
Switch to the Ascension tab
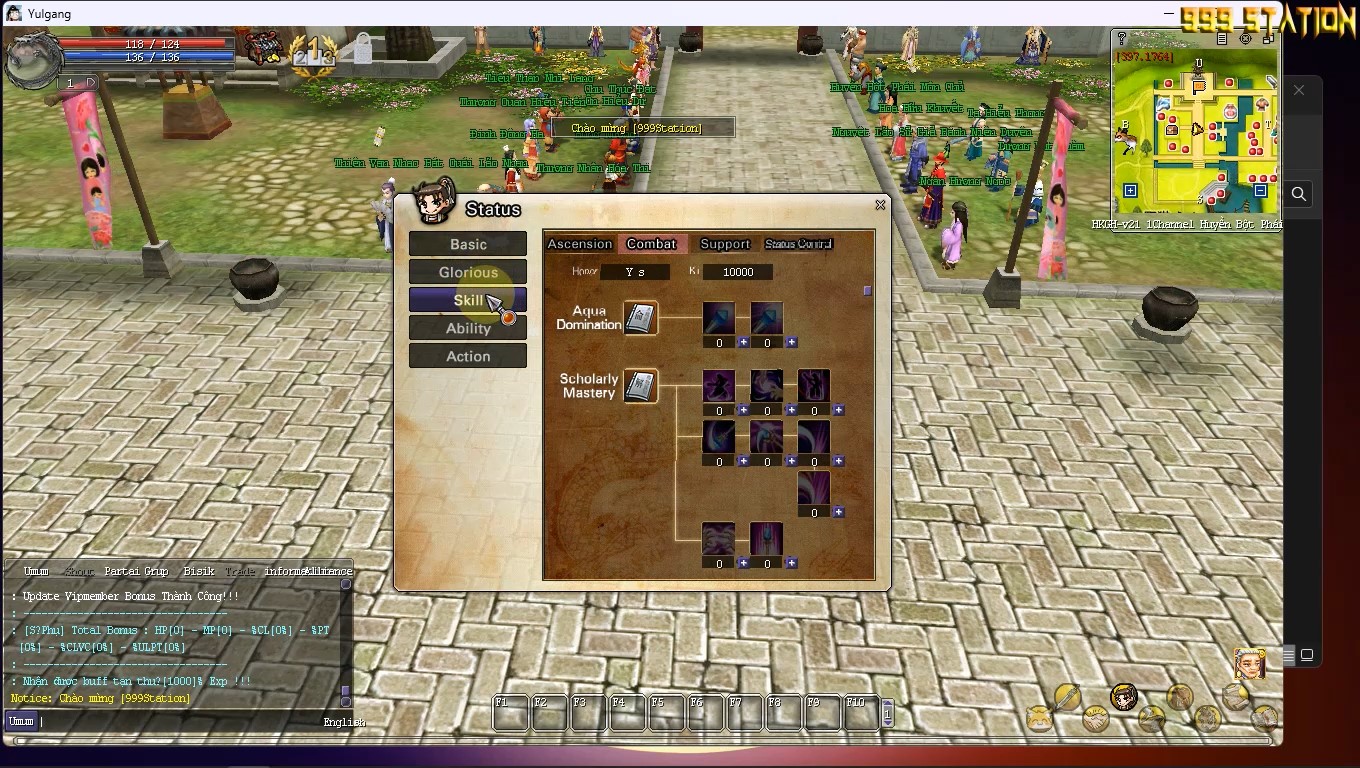579,244
